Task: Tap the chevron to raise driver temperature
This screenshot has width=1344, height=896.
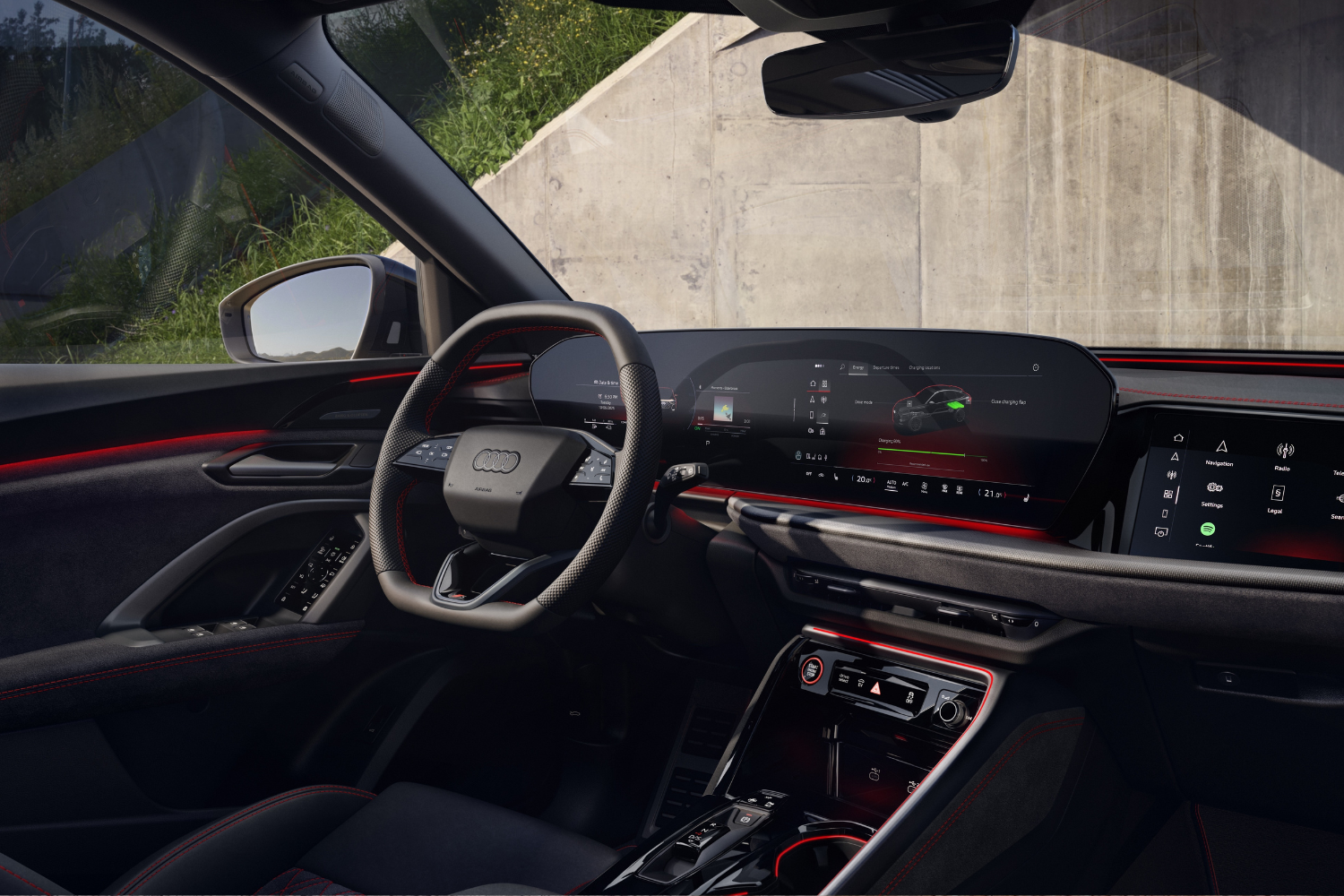Action: (874, 479)
